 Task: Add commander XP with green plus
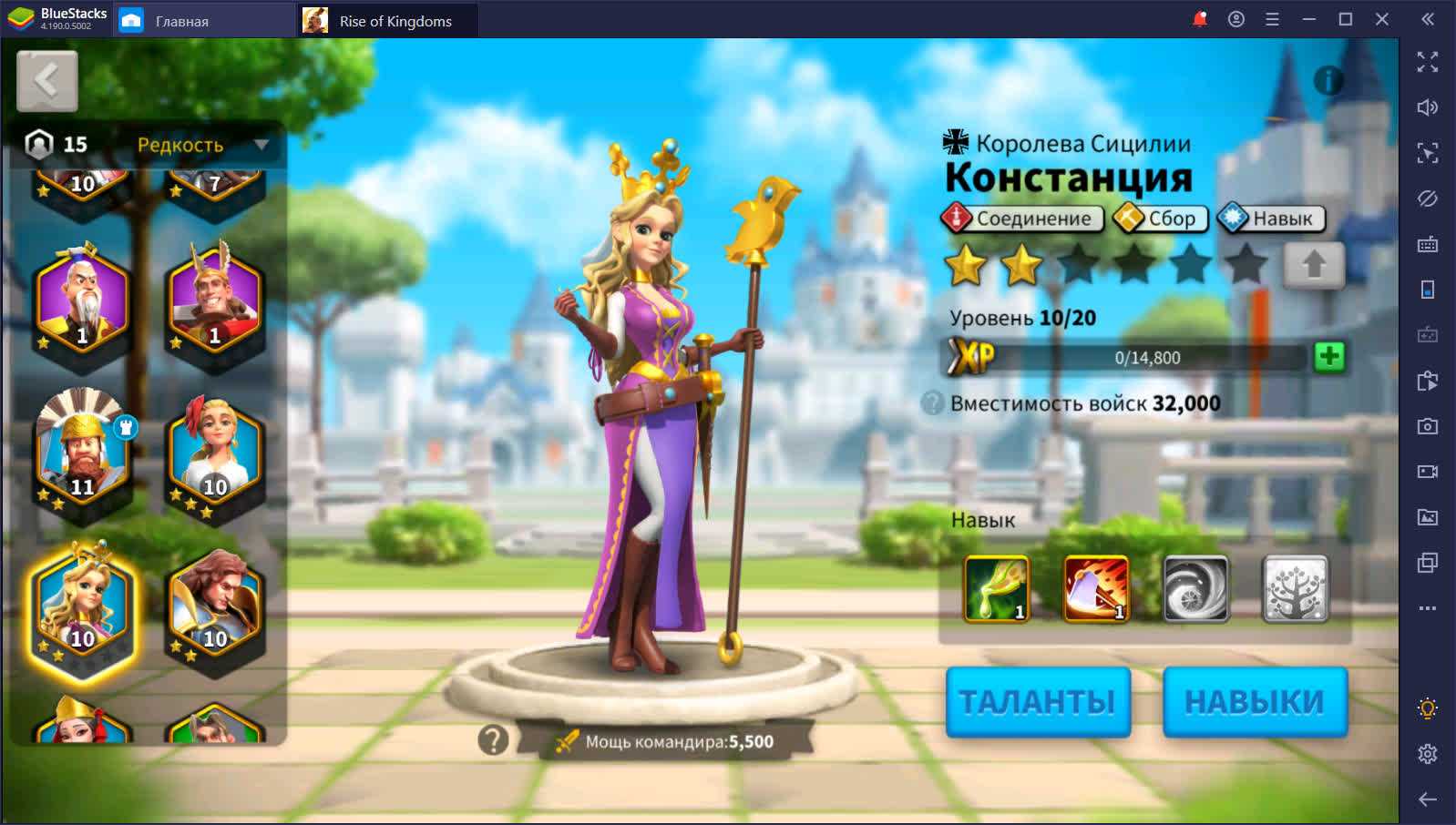[1329, 357]
